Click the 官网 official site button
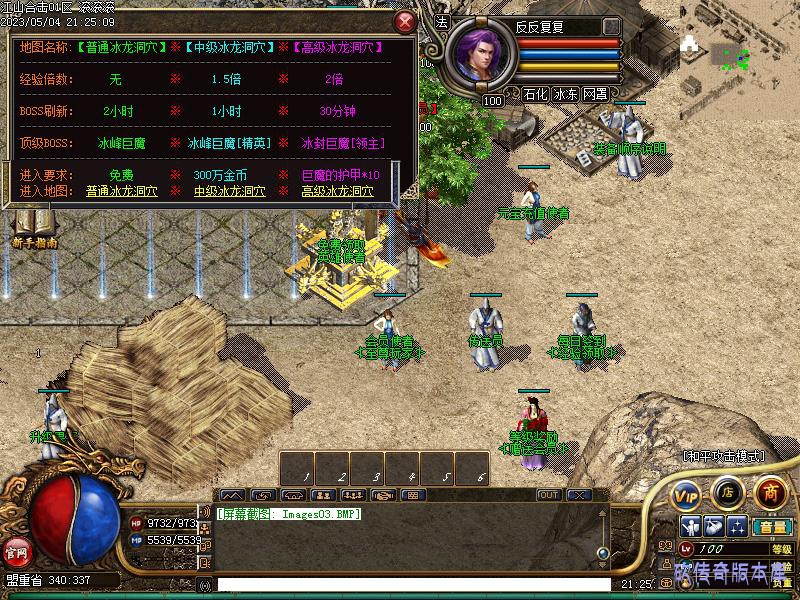The width and height of the screenshot is (800, 600). click(x=16, y=551)
